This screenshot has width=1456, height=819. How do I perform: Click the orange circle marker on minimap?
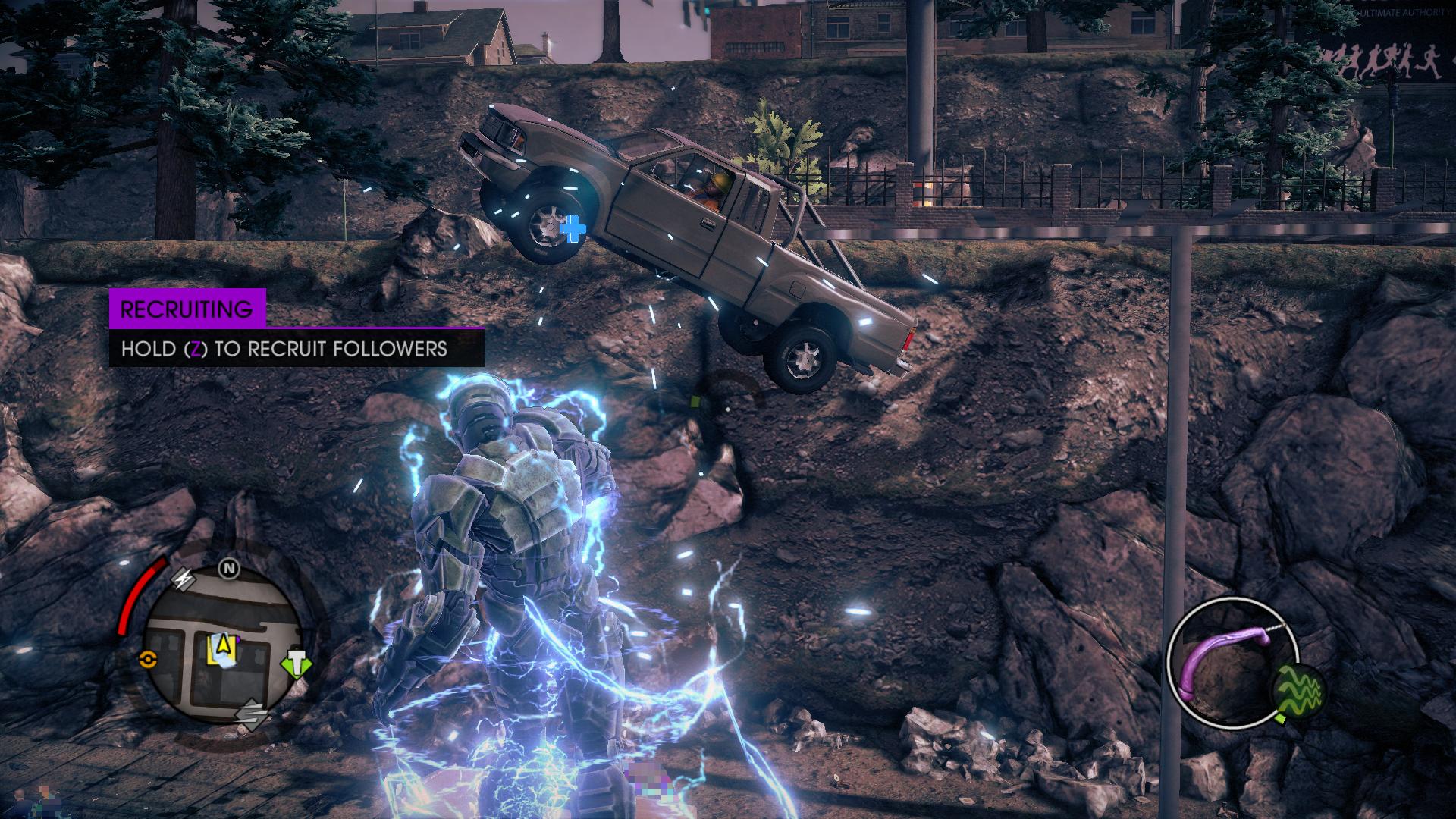coord(148,660)
